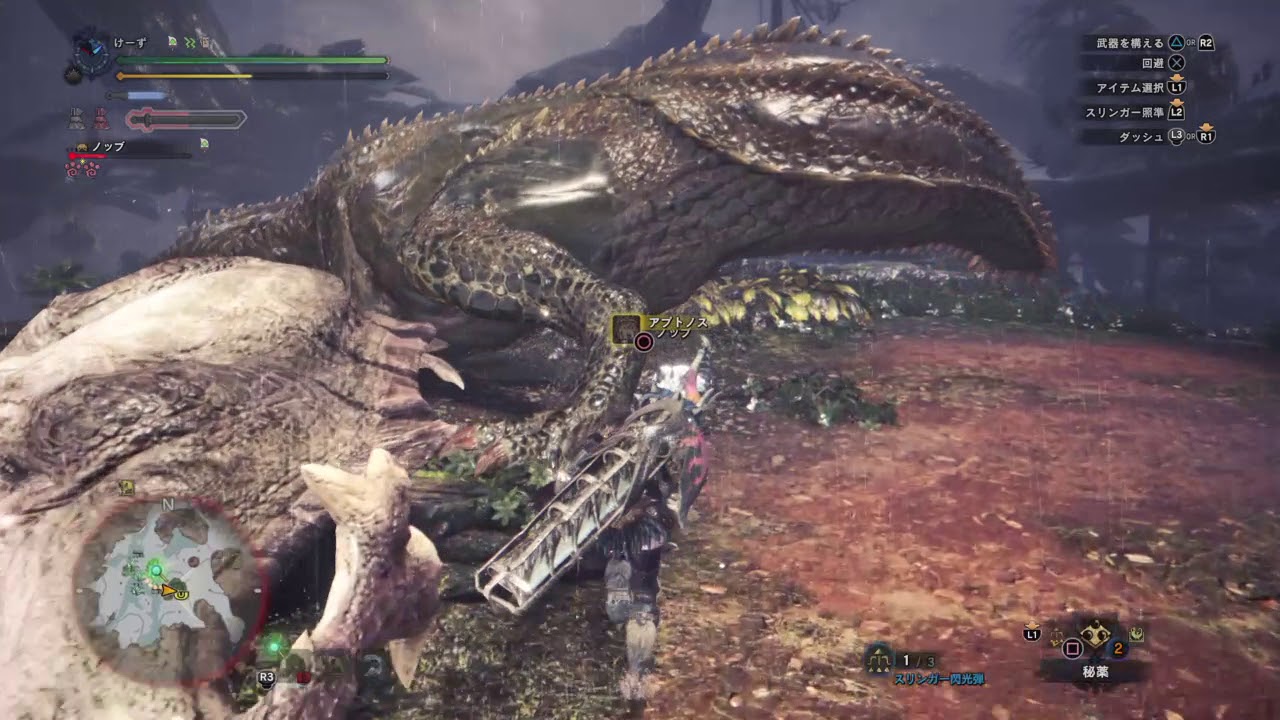This screenshot has height=720, width=1280.
Task: Click the スリンガー閃光弾 slinger ammo icon
Action: (x=880, y=658)
